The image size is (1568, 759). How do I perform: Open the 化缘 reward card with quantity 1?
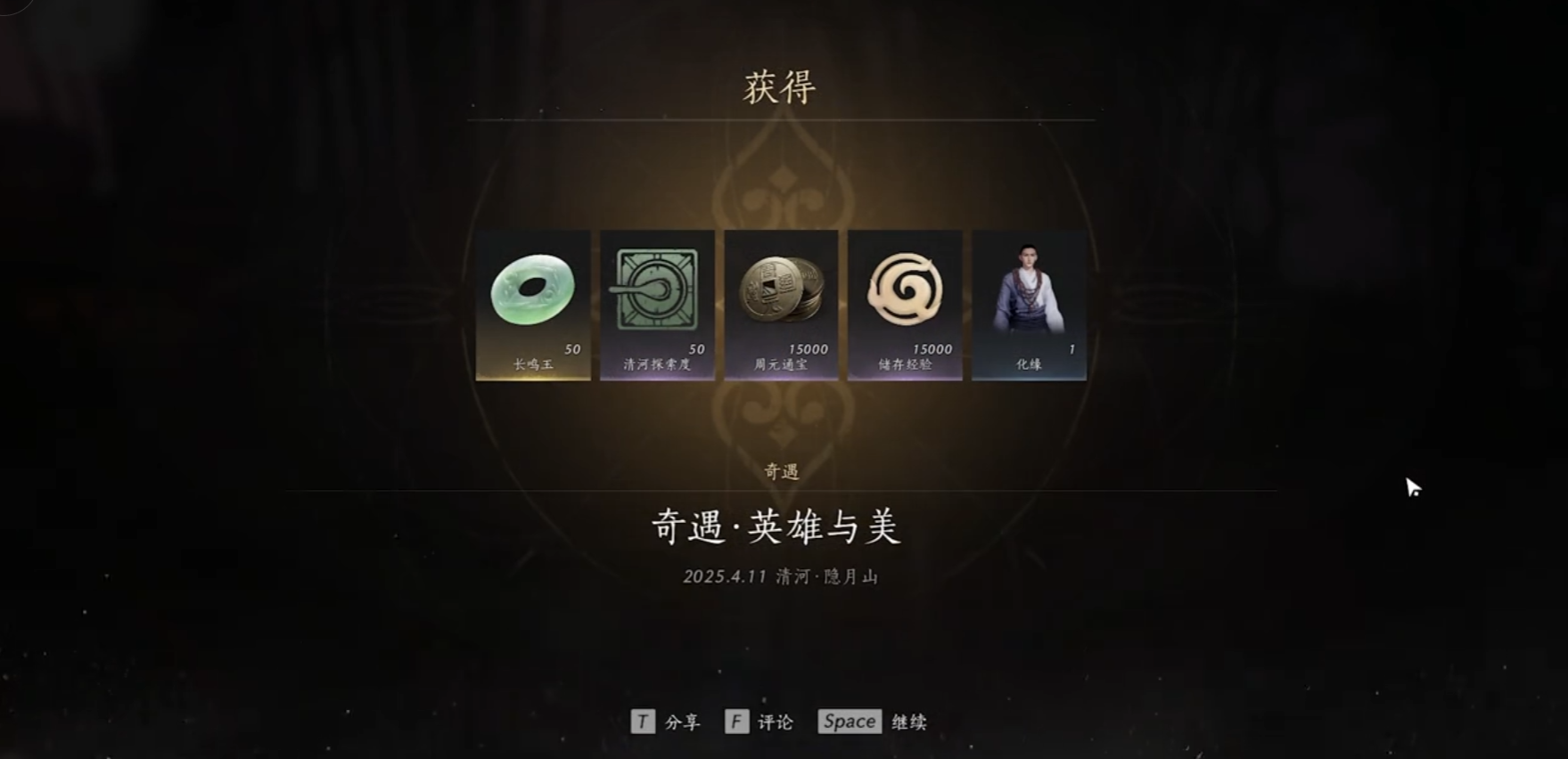coord(1029,305)
